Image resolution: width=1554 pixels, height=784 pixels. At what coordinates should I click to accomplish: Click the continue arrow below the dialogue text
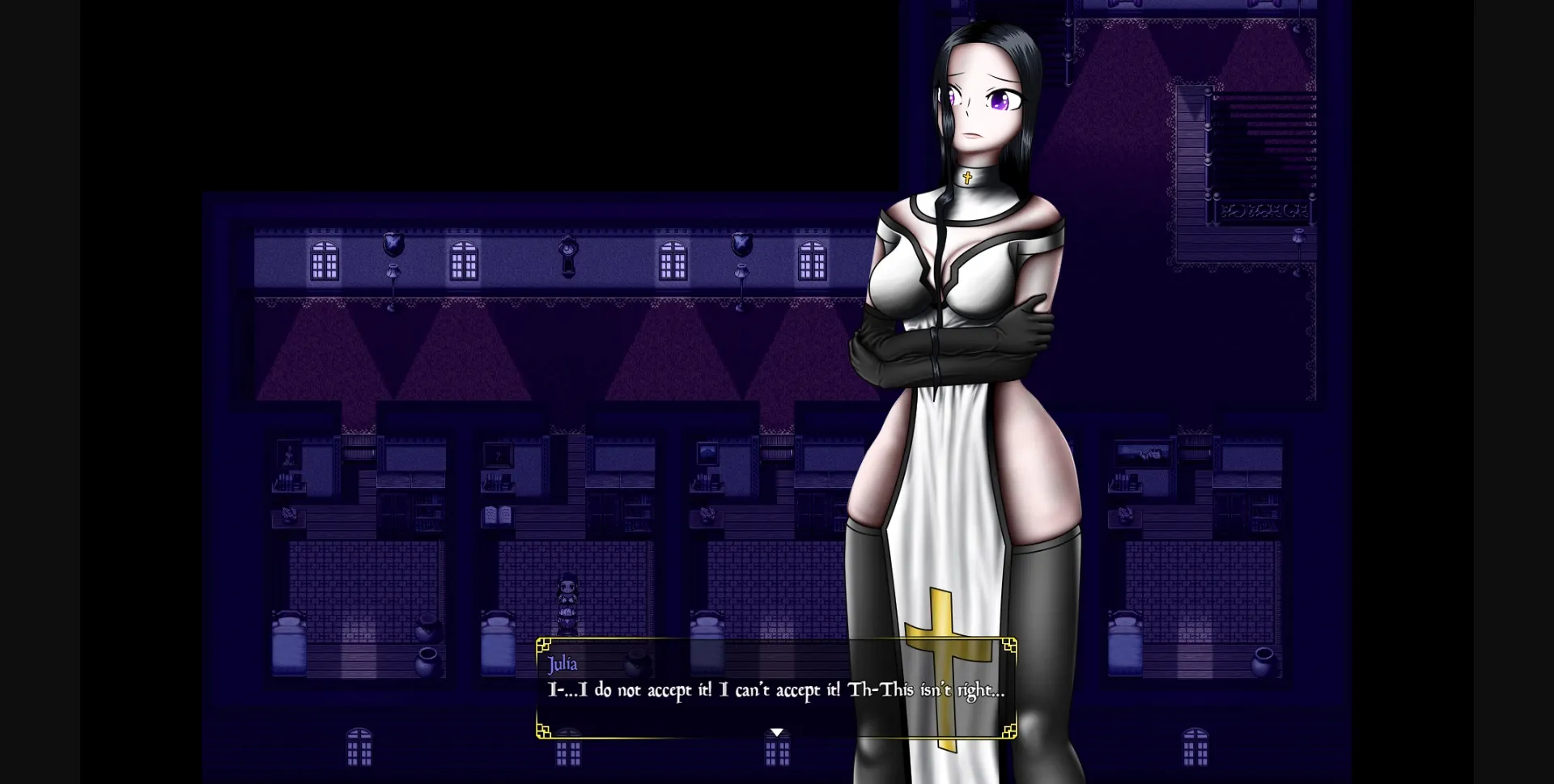(x=777, y=731)
